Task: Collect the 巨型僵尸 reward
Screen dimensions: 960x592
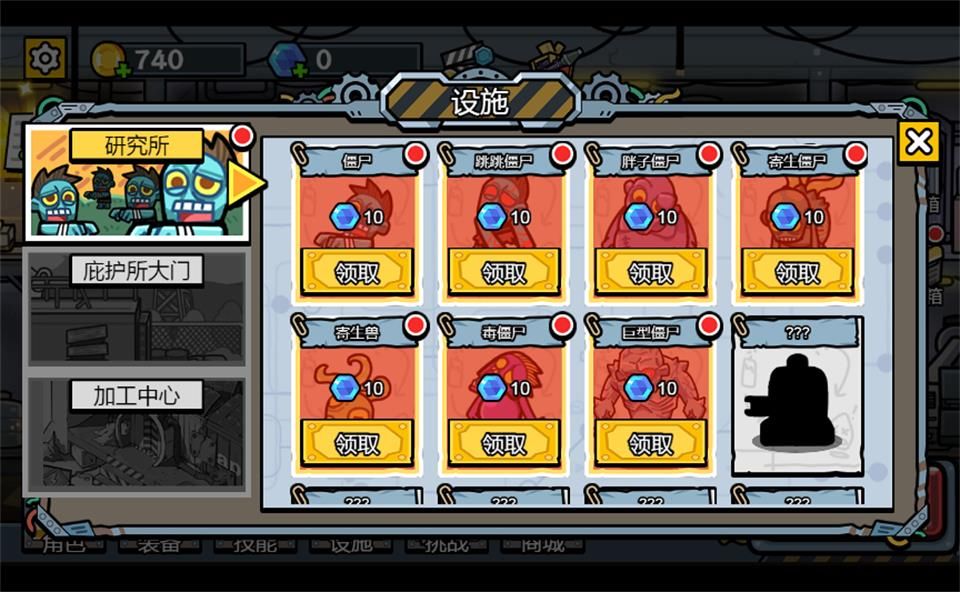Action: tap(651, 442)
